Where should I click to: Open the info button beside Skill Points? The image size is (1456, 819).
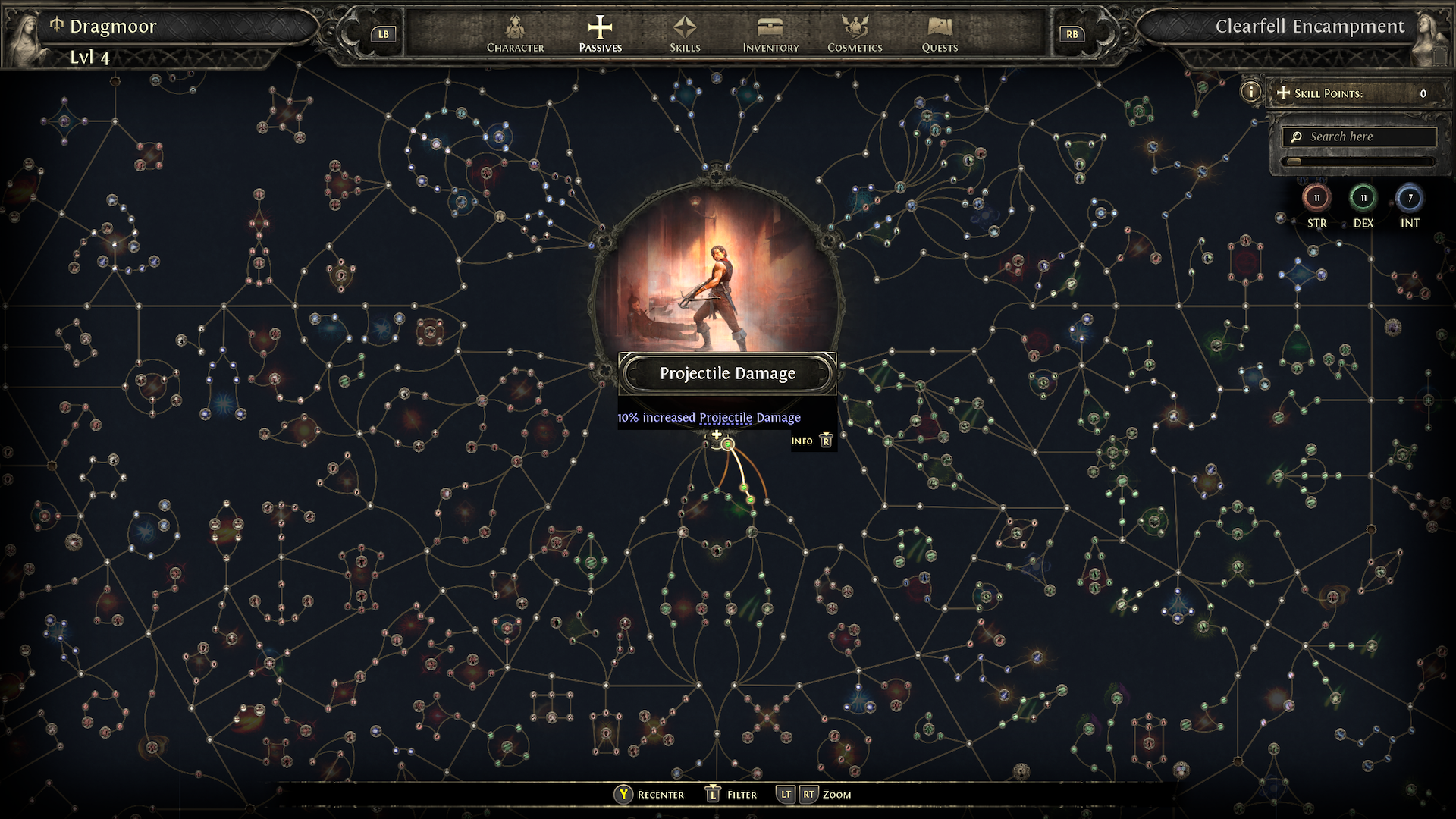(x=1250, y=93)
